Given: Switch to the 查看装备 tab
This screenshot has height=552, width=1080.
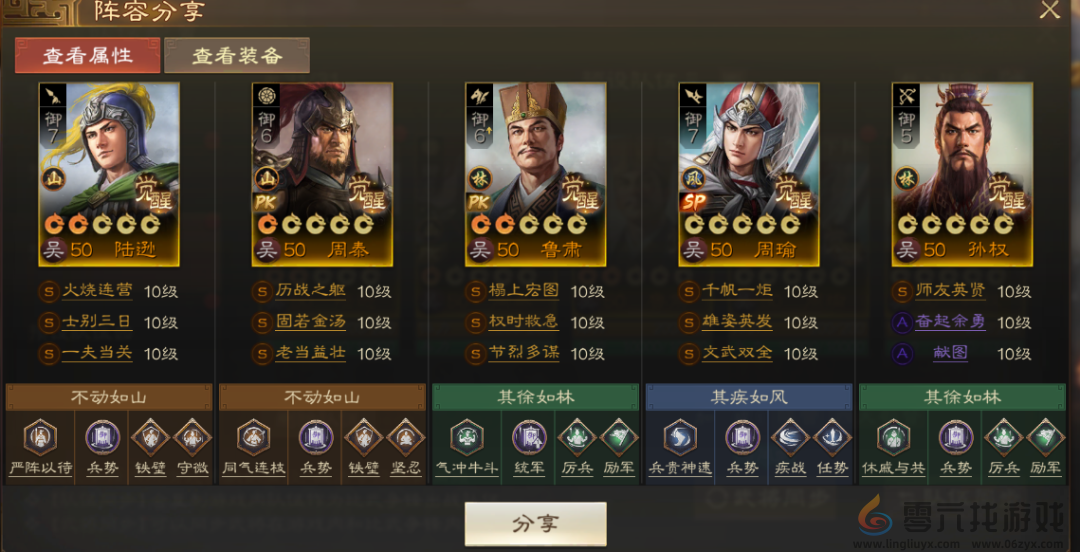Looking at the screenshot, I should (x=237, y=56).
